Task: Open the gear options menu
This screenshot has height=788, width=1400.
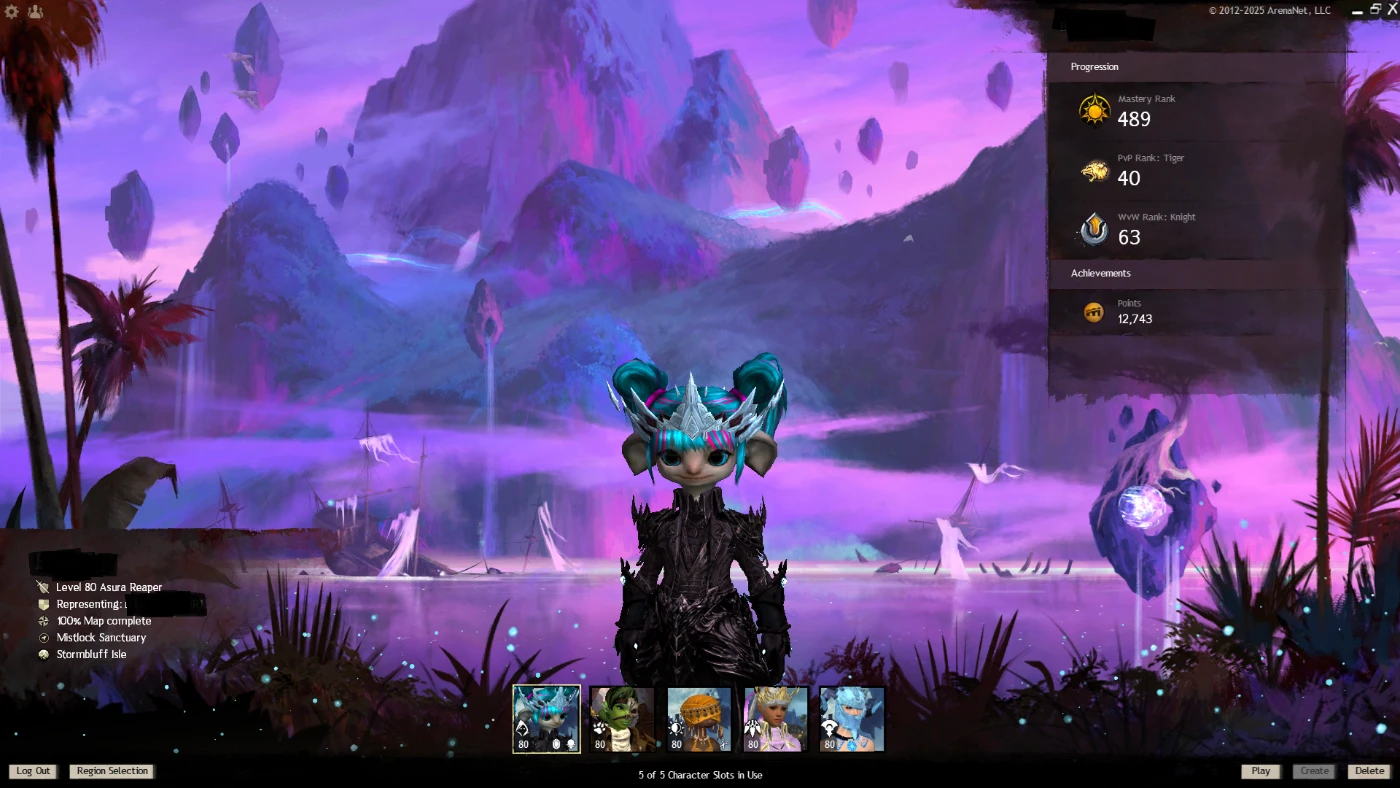Action: 12,12
